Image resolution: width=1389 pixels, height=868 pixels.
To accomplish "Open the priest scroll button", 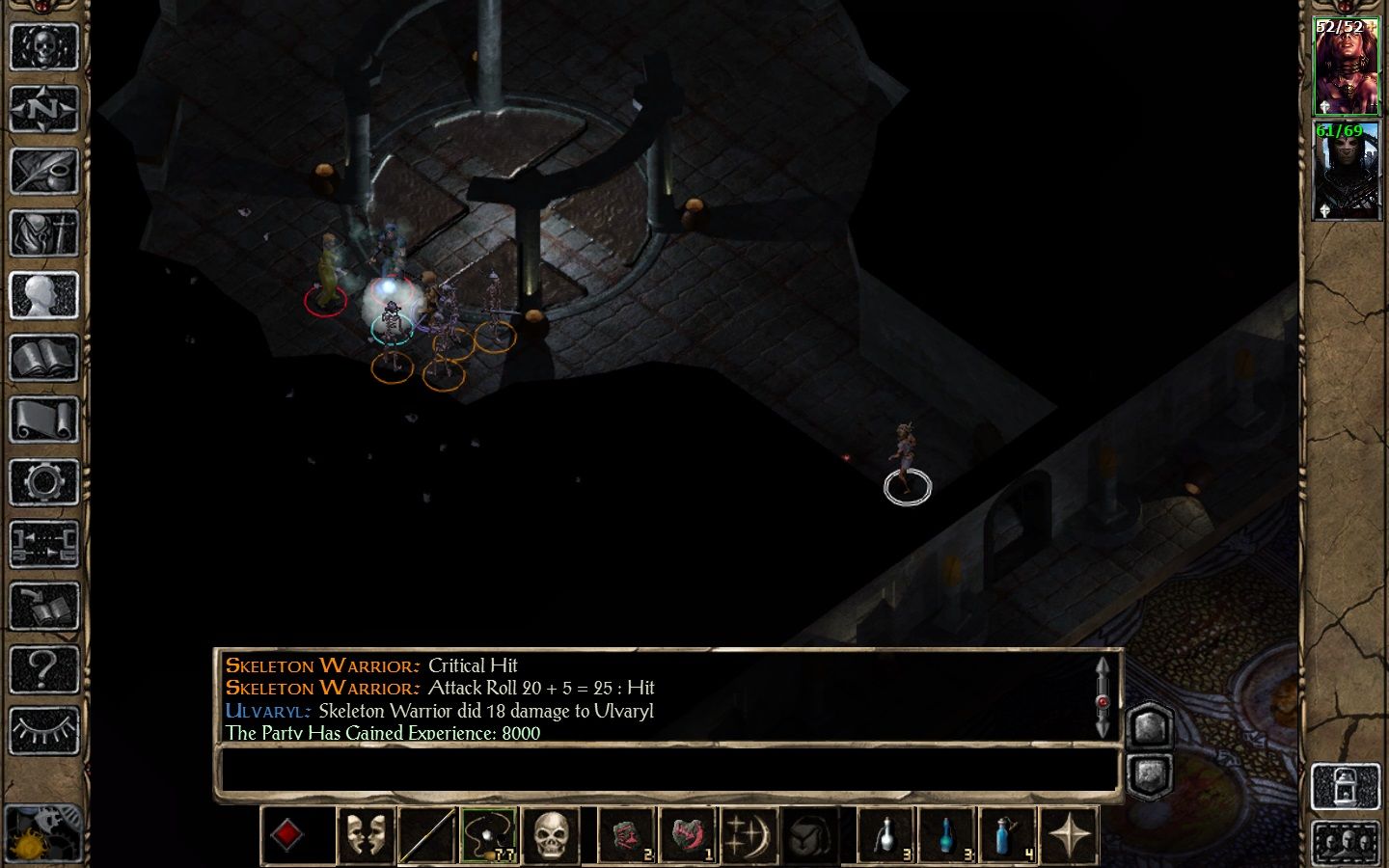I will pos(43,420).
